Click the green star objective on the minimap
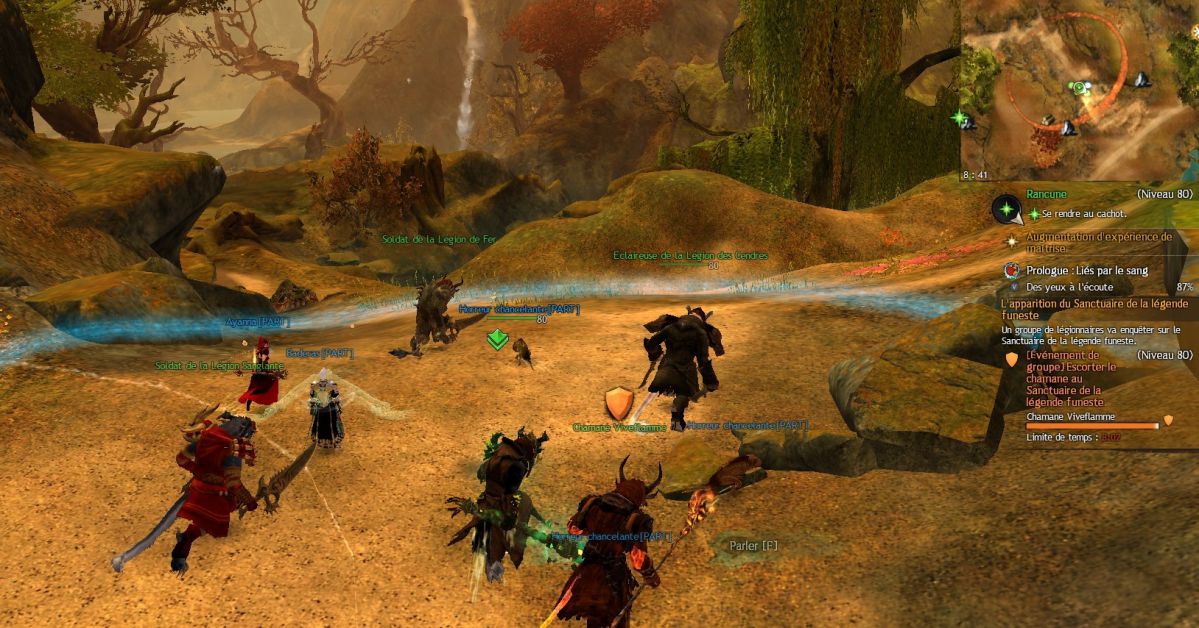The width and height of the screenshot is (1199, 628). 1079,88
